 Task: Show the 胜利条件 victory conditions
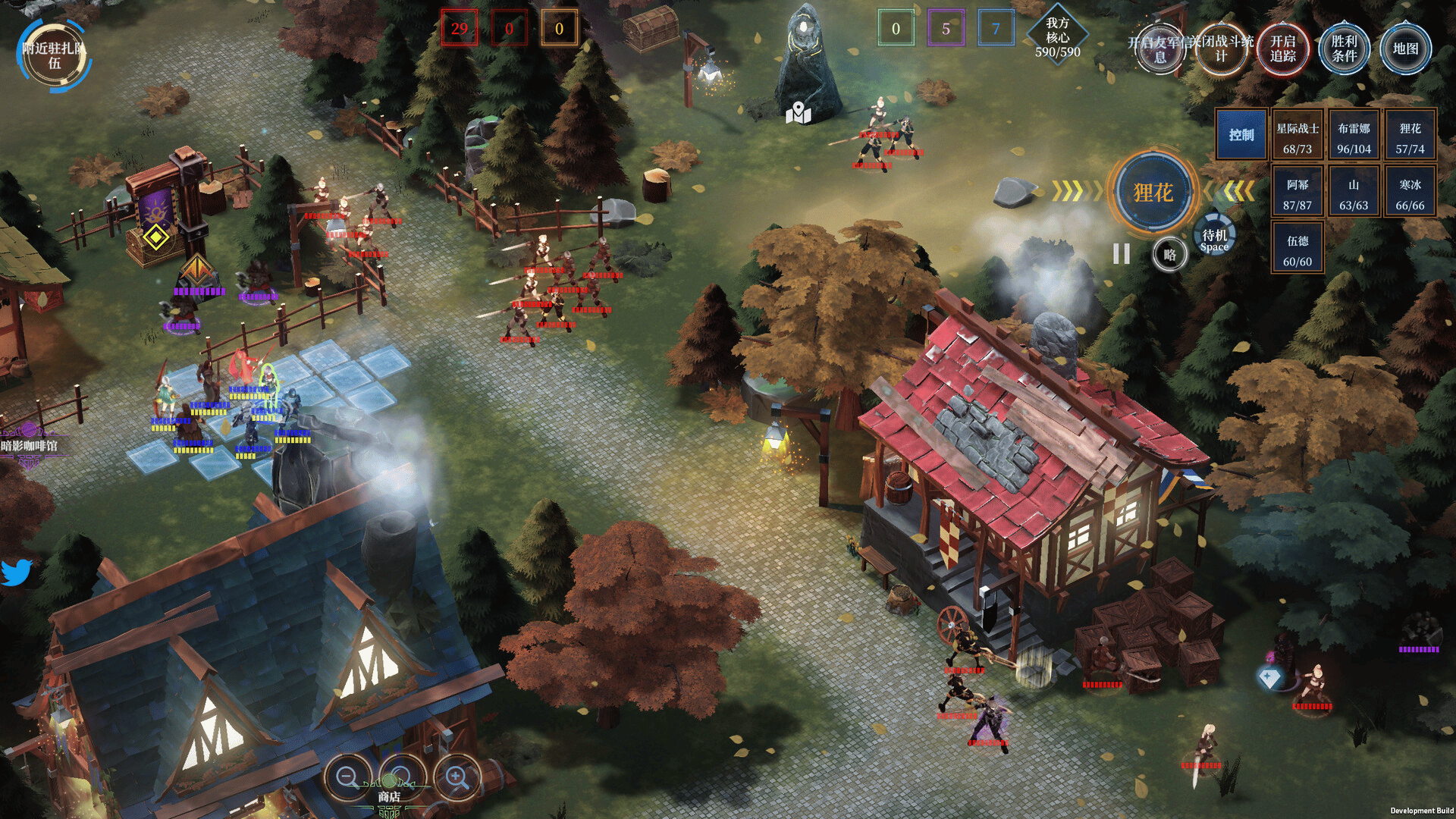(1344, 49)
